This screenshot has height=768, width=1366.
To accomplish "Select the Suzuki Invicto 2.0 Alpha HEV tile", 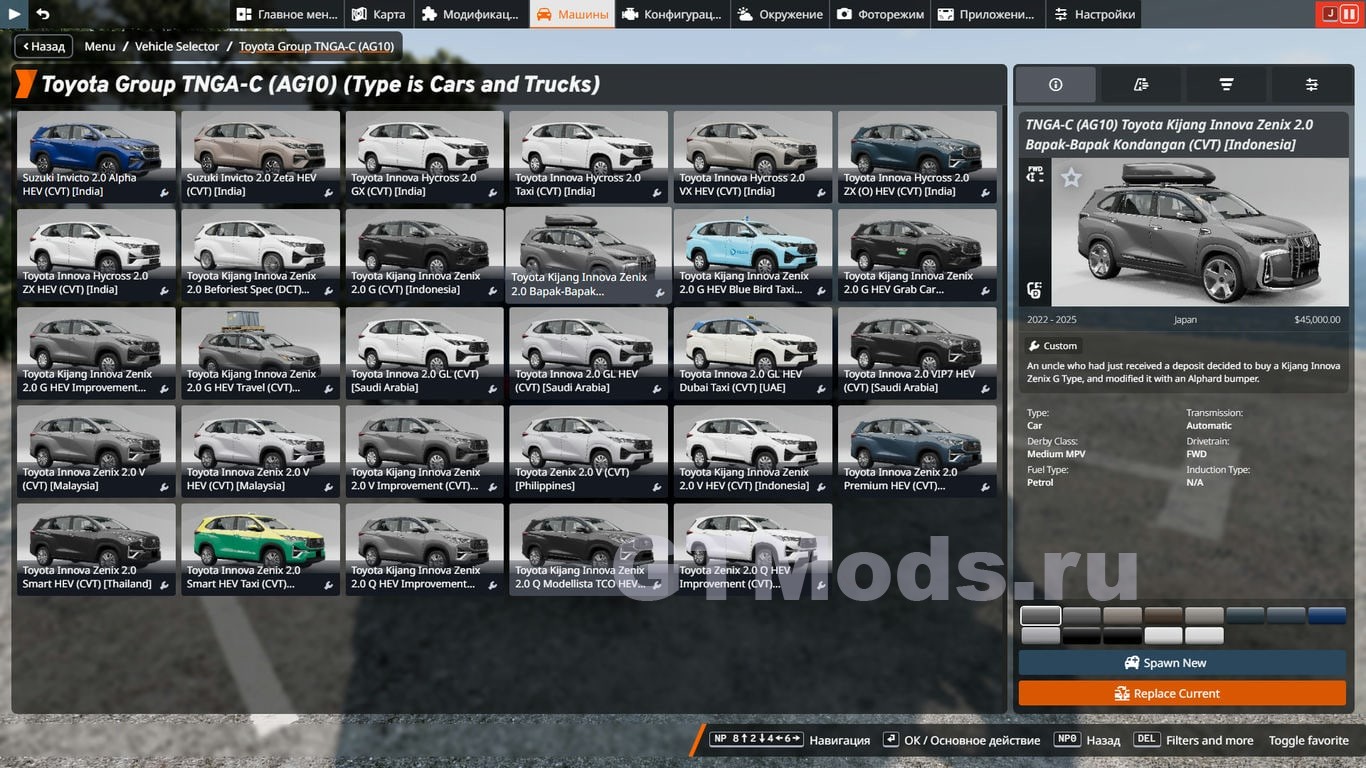I will click(x=96, y=156).
